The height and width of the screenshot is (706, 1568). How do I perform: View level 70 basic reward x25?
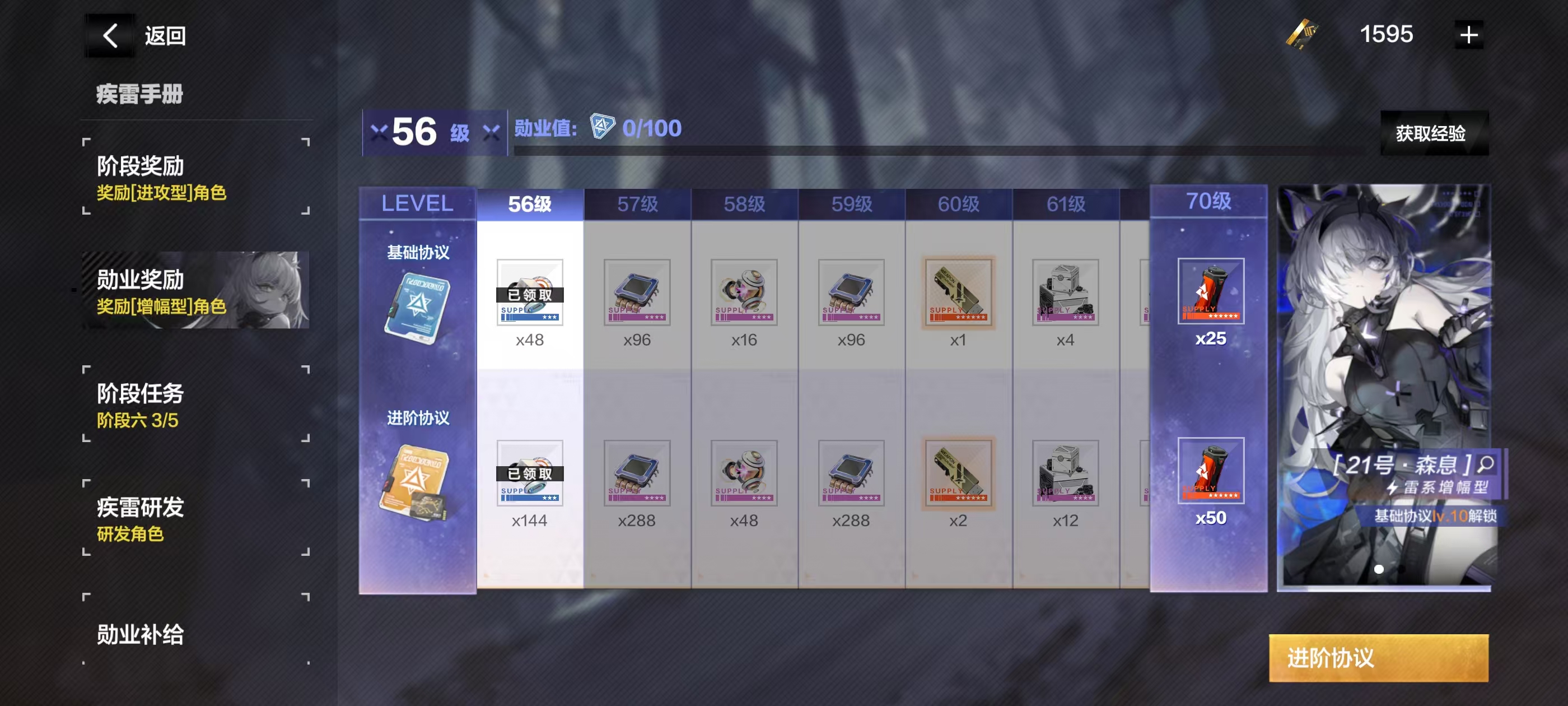point(1210,291)
